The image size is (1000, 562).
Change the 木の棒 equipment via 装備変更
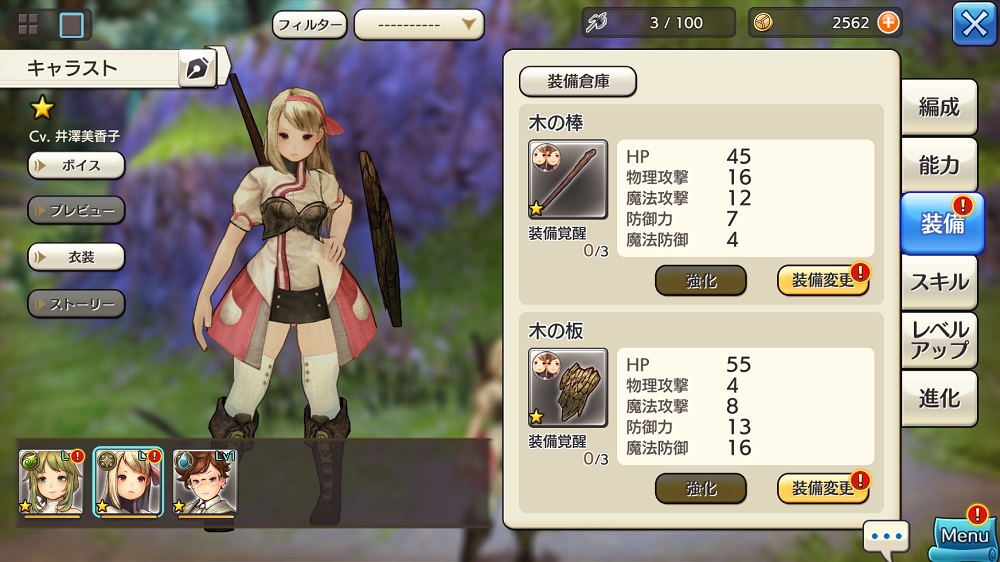[822, 281]
